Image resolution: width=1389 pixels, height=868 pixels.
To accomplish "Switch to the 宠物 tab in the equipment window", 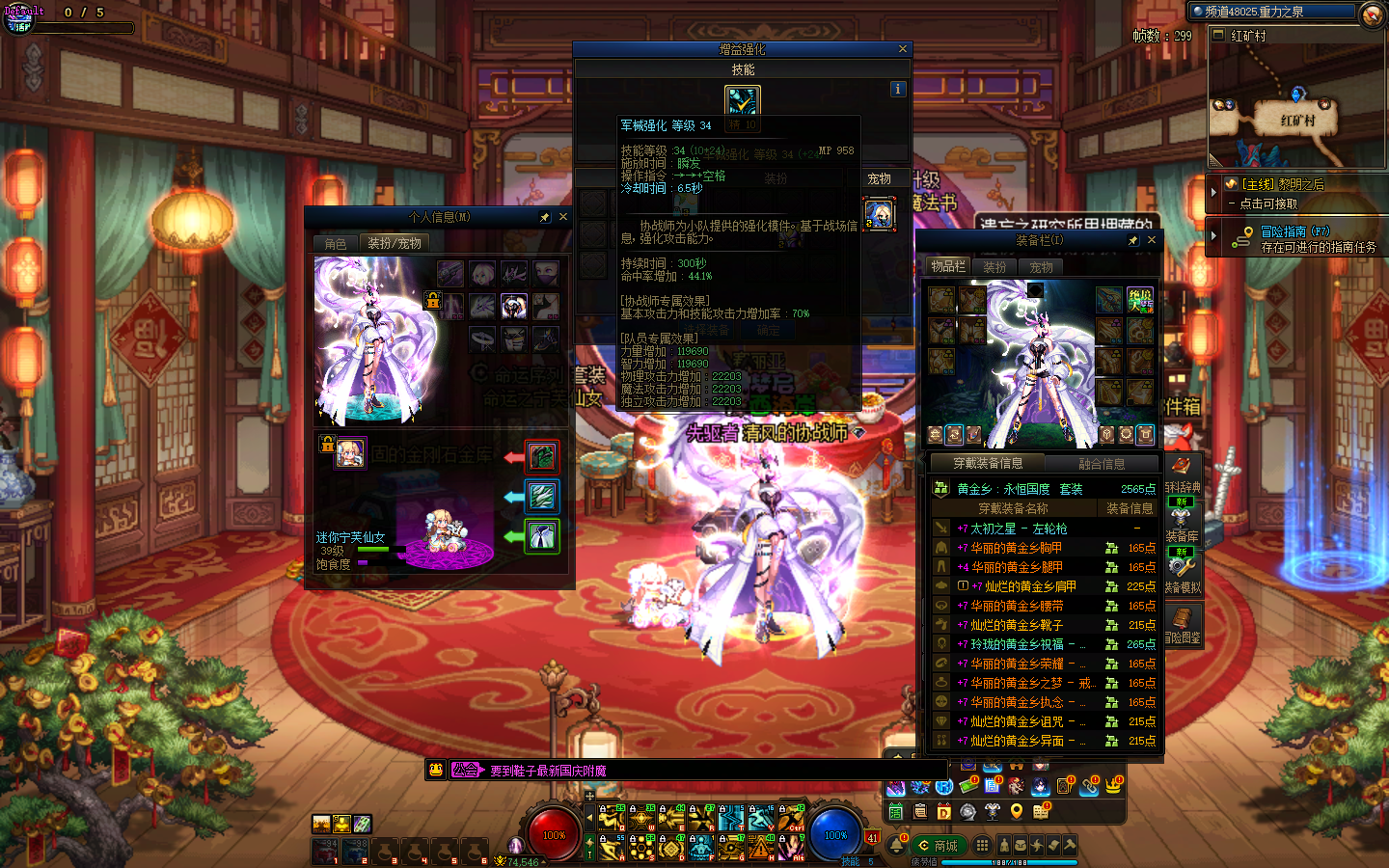I will pos(1041,267).
